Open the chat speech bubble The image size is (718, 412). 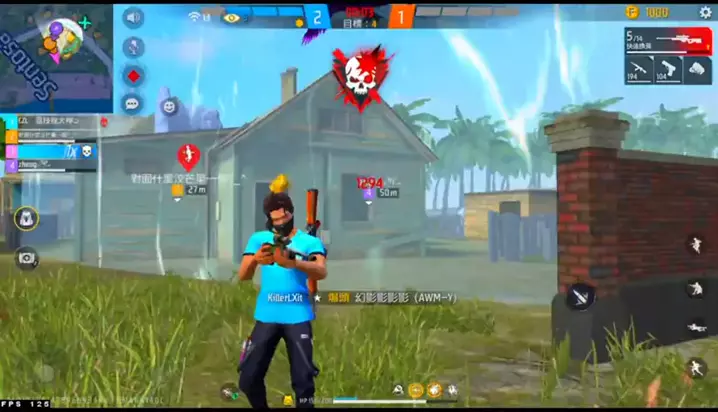coord(132,103)
